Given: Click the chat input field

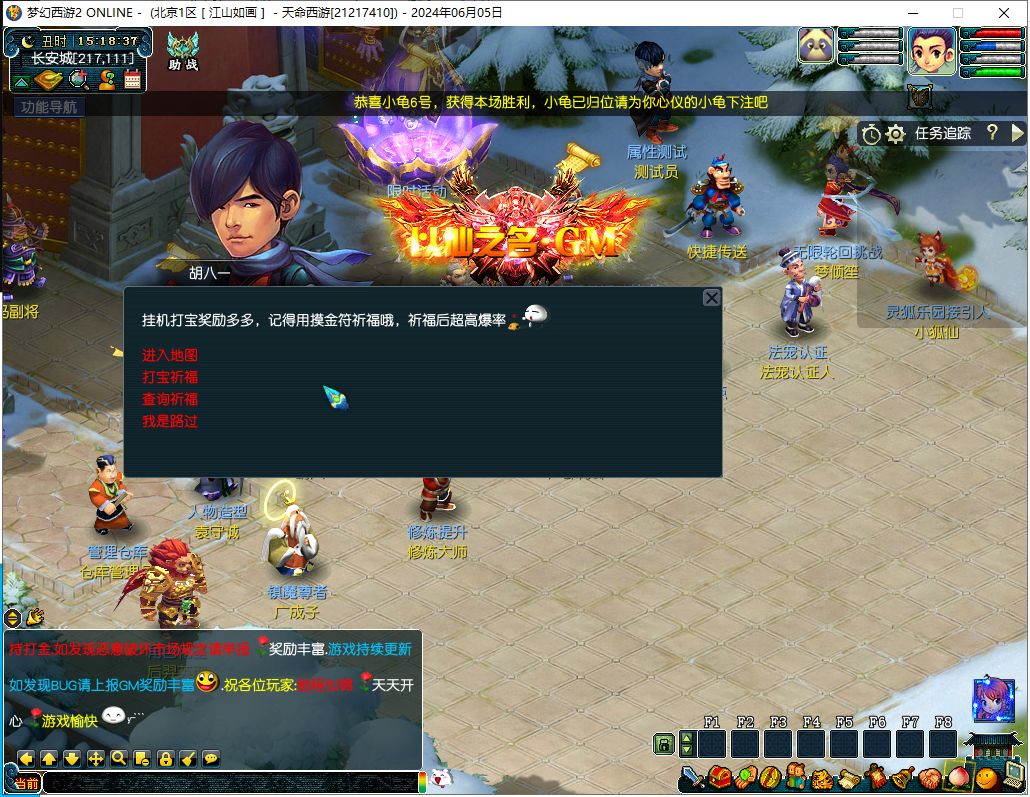Looking at the screenshot, I should click(230, 783).
